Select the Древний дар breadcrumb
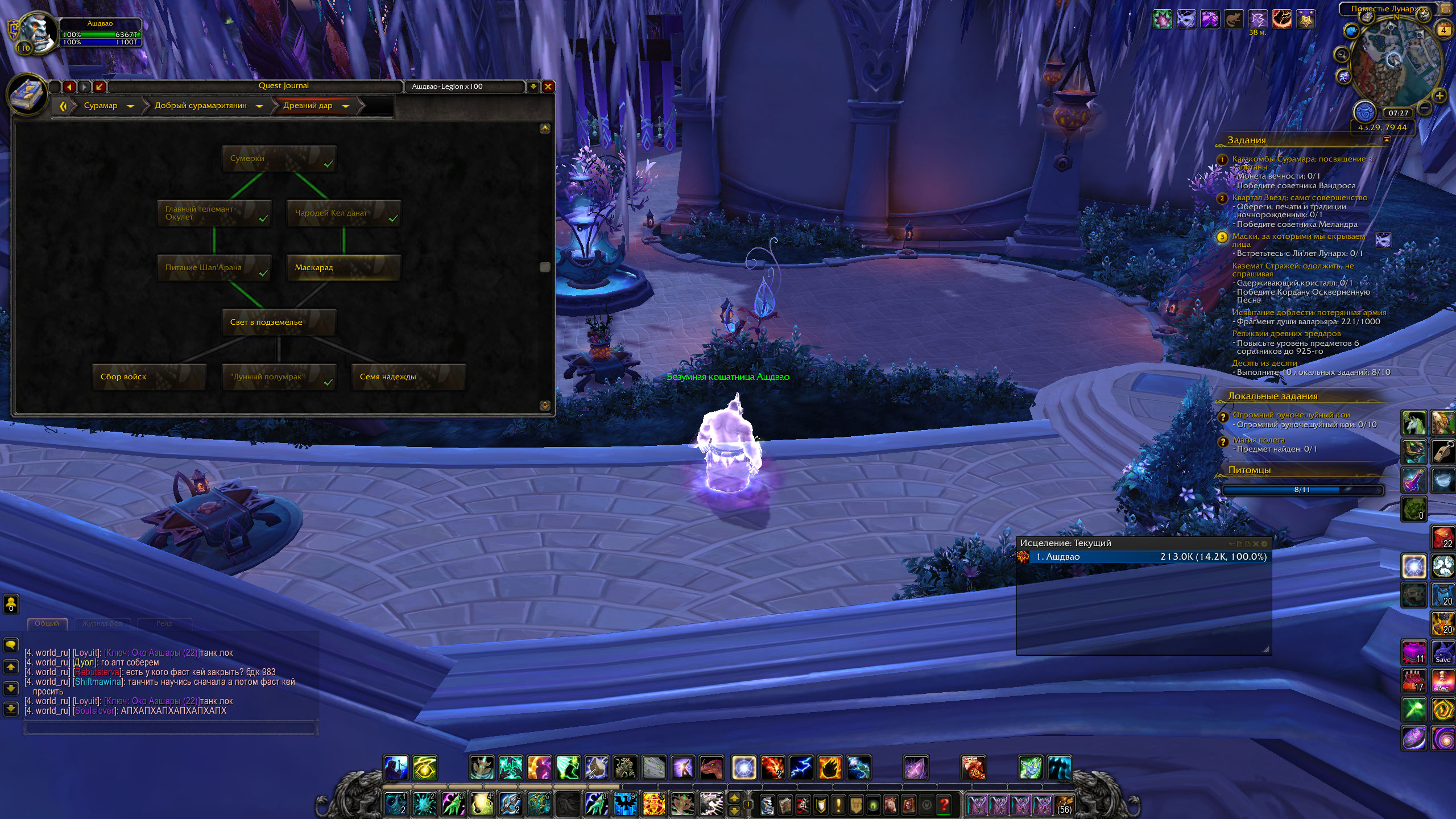1456x819 pixels. coord(308,106)
